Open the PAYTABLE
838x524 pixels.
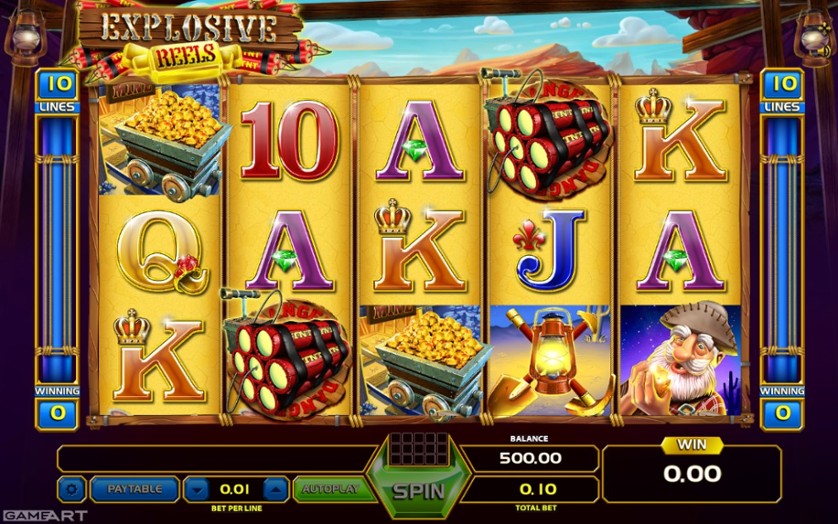pos(135,489)
